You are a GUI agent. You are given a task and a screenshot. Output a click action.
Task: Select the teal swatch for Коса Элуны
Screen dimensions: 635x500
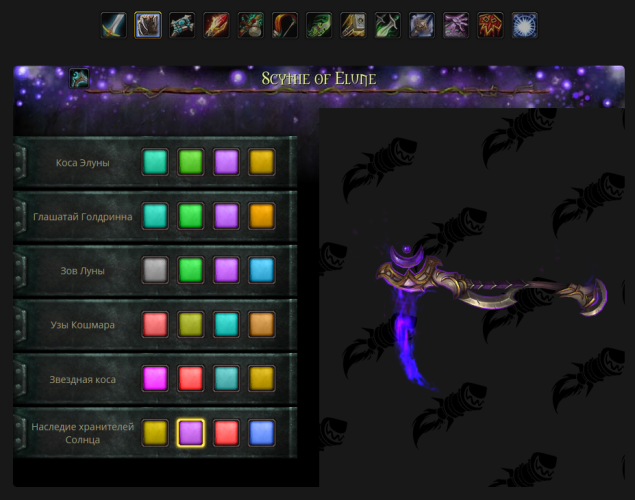coord(155,162)
